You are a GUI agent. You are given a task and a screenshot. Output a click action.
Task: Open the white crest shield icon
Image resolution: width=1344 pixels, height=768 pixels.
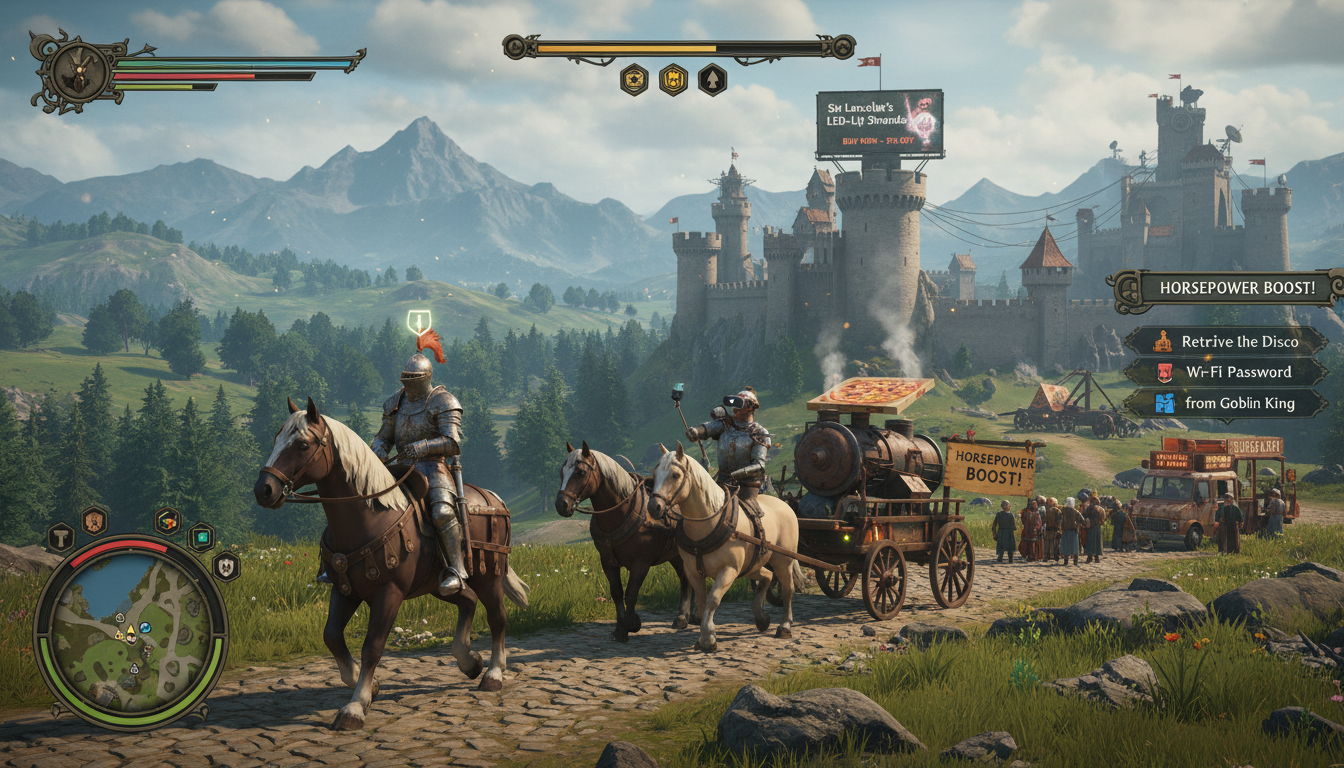pos(226,565)
